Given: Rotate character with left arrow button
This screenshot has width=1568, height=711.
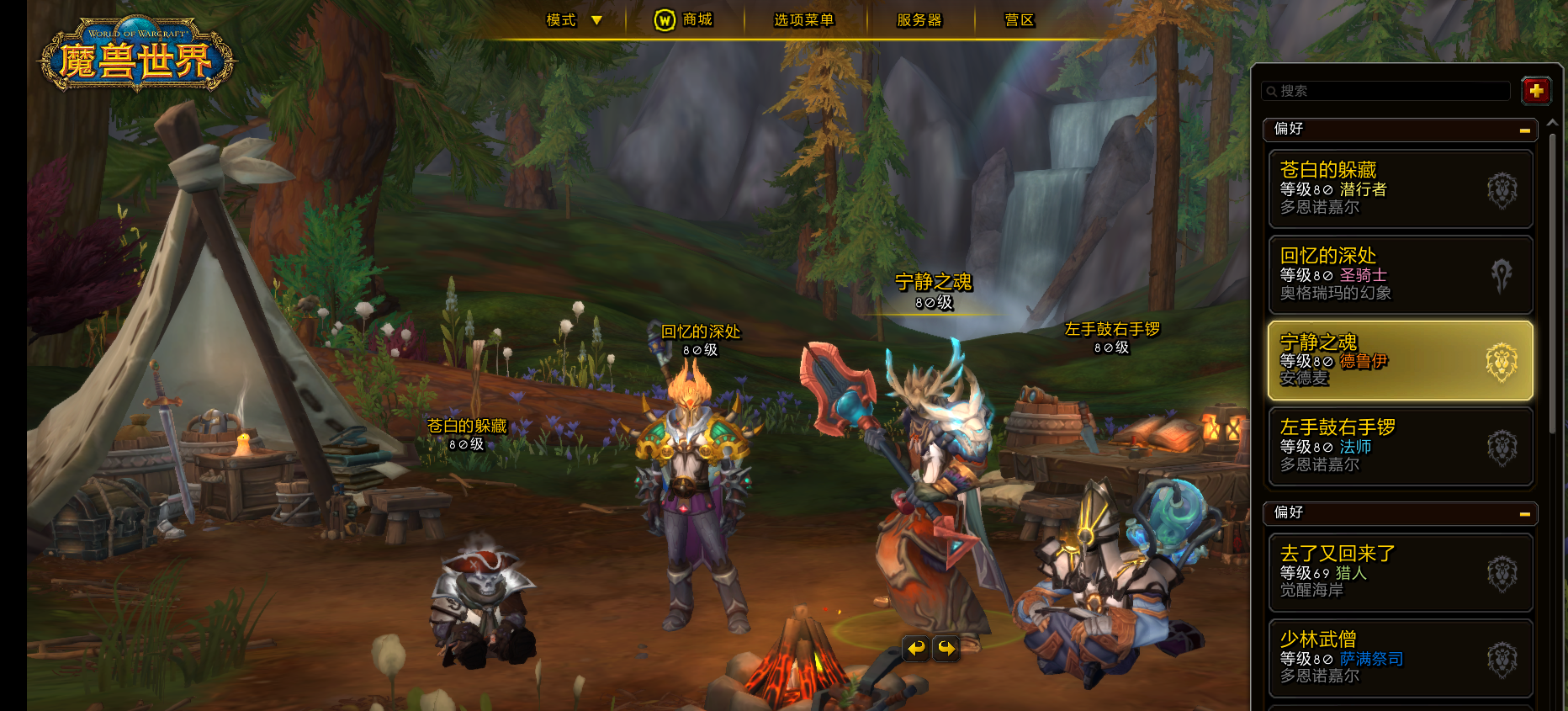Looking at the screenshot, I should click(x=916, y=648).
